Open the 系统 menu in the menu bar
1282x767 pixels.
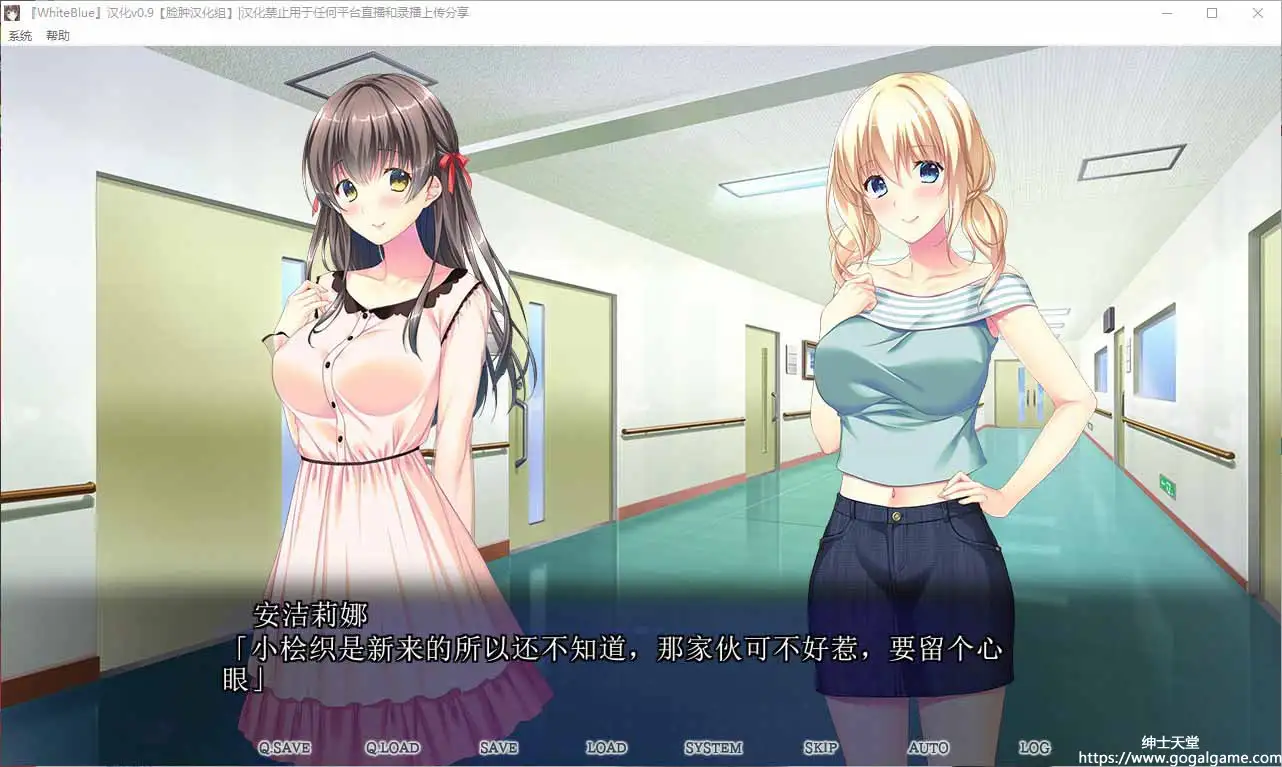[x=19, y=35]
